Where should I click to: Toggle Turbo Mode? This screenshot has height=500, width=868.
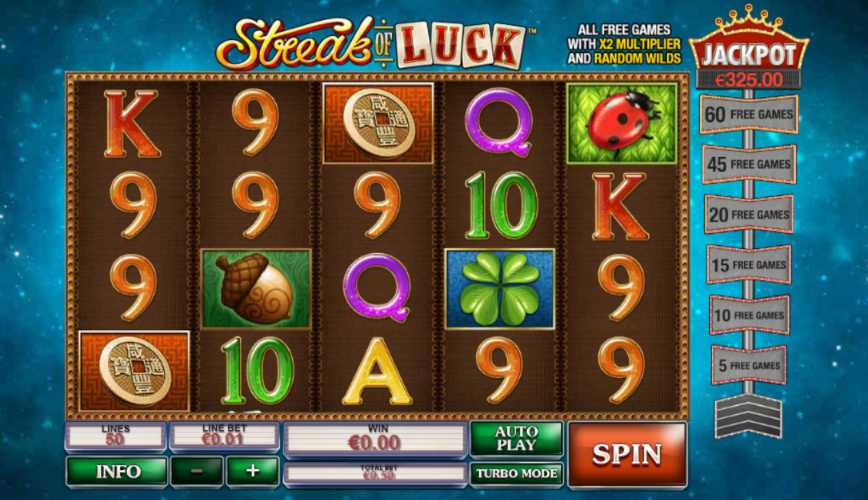(x=517, y=474)
